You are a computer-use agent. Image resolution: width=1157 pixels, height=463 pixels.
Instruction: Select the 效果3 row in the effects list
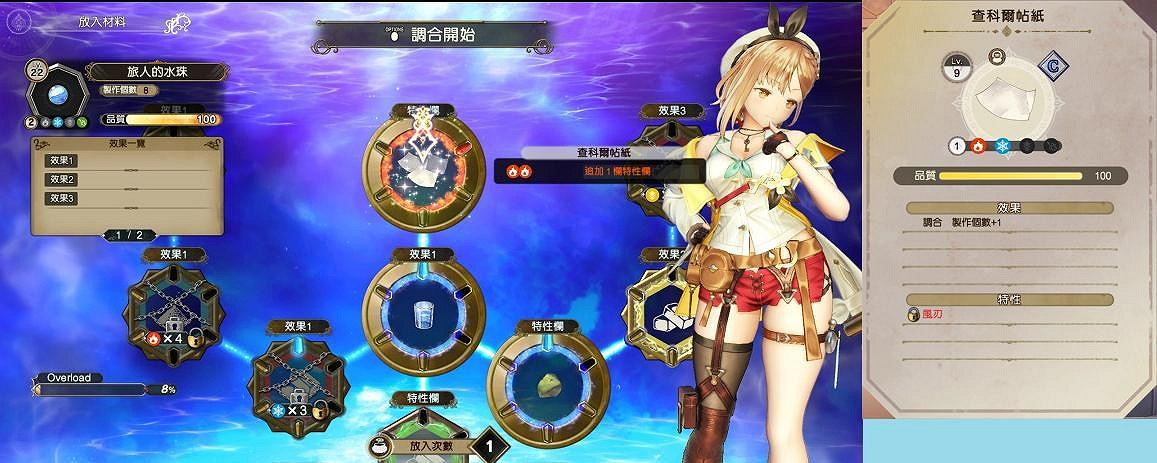coord(126,198)
